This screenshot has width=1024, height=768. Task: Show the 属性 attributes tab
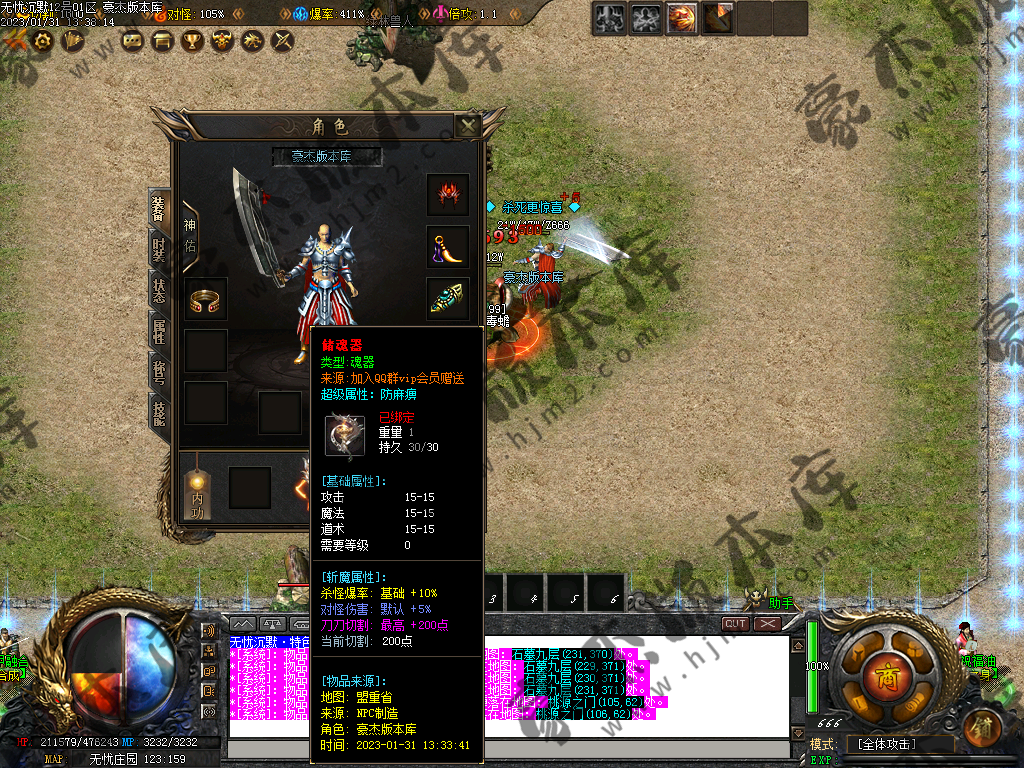159,331
